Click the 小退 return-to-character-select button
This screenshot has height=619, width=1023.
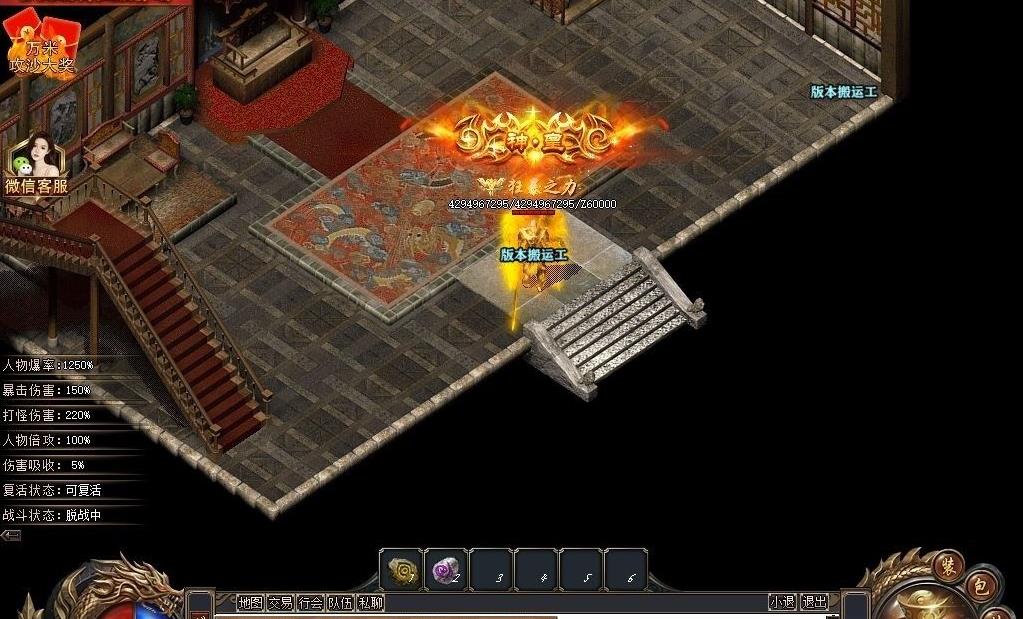point(782,602)
